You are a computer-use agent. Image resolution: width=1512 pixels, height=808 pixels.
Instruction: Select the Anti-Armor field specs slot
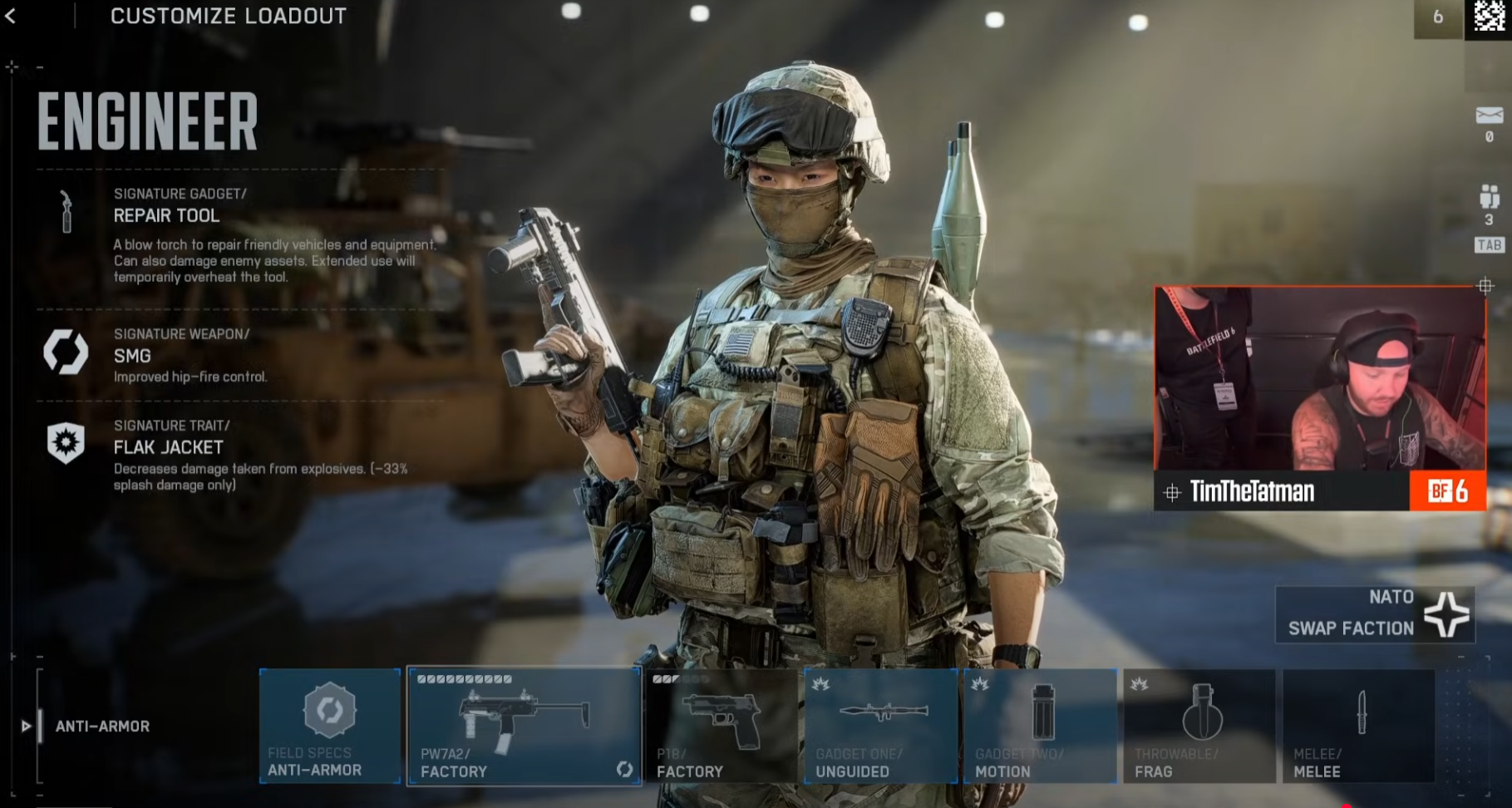[330, 726]
